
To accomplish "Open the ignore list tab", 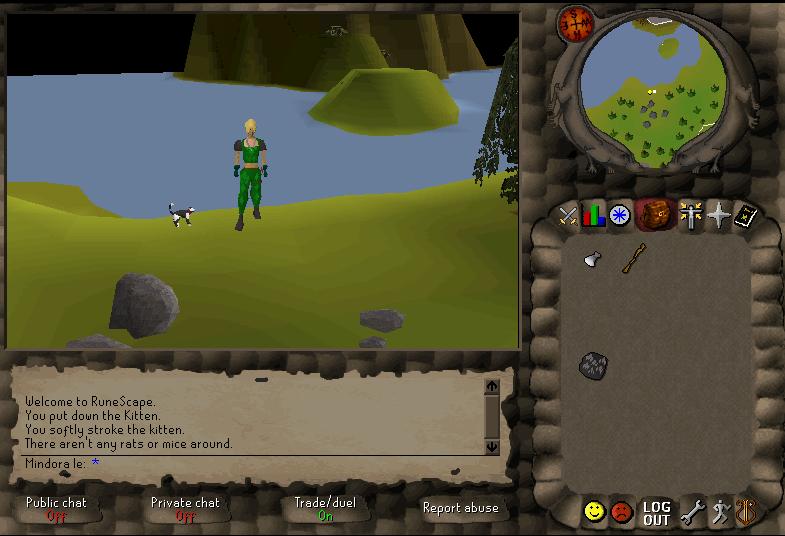I will pyautogui.click(x=622, y=512).
